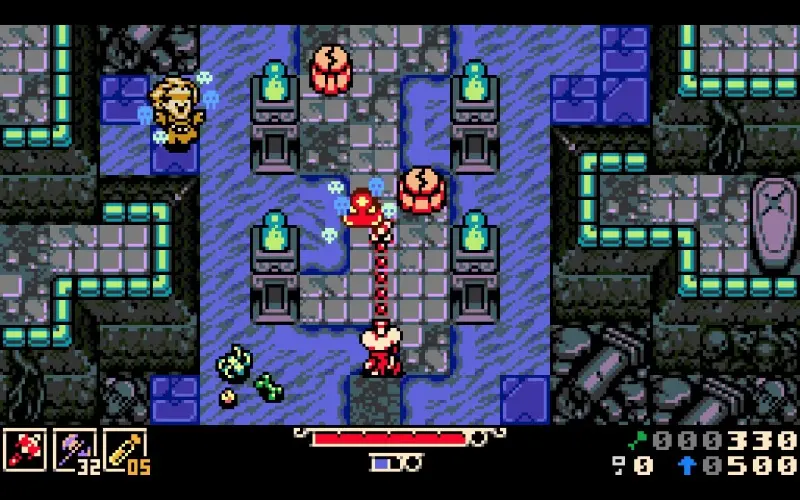Select the red mace weapon slot
Image resolution: width=800 pixels, height=500 pixels.
(25, 451)
